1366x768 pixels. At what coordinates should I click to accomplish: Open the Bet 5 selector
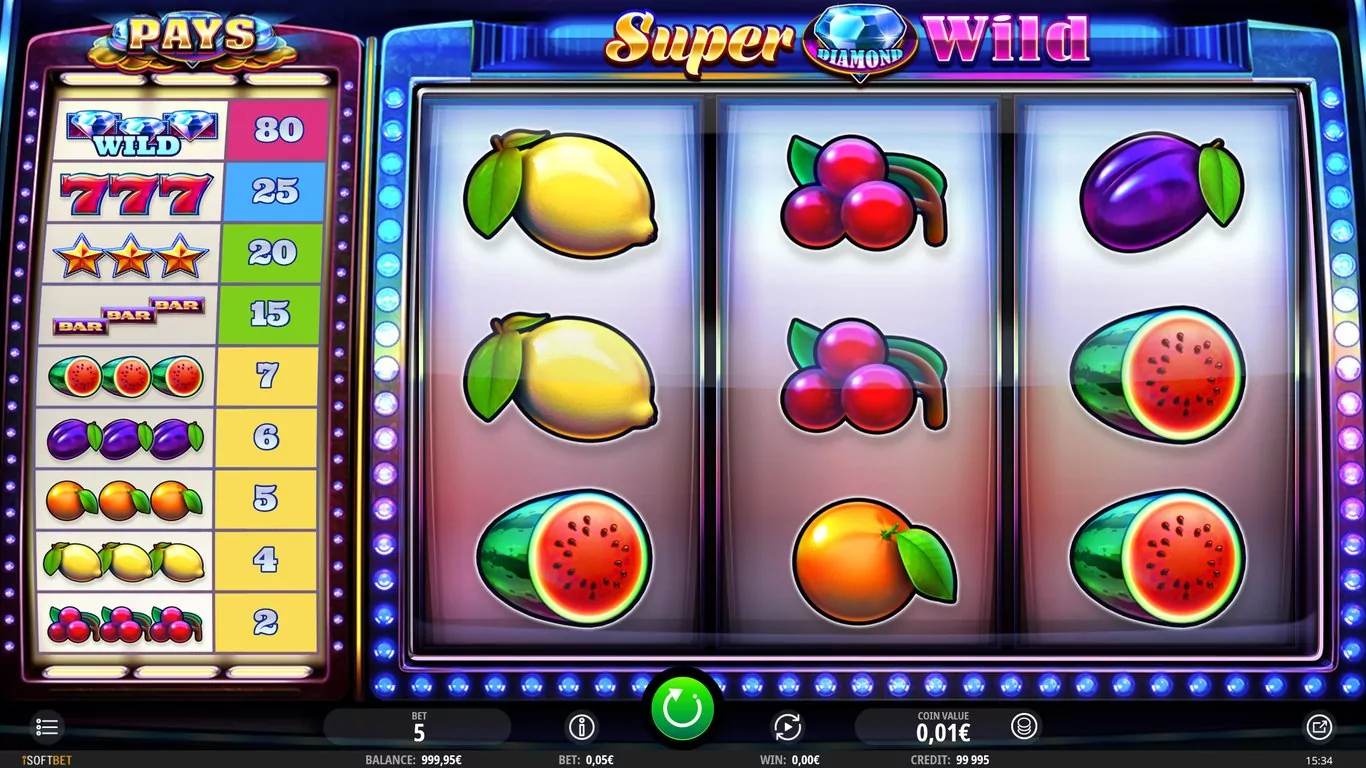418,727
